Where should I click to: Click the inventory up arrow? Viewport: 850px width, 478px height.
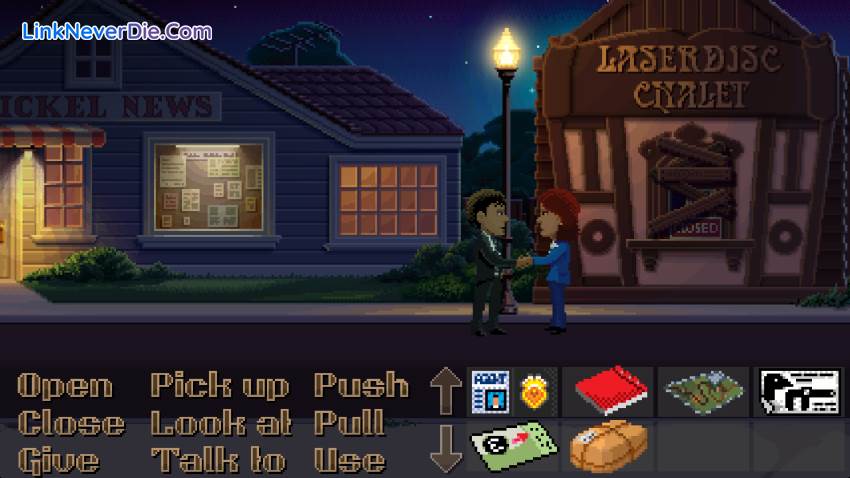445,389
